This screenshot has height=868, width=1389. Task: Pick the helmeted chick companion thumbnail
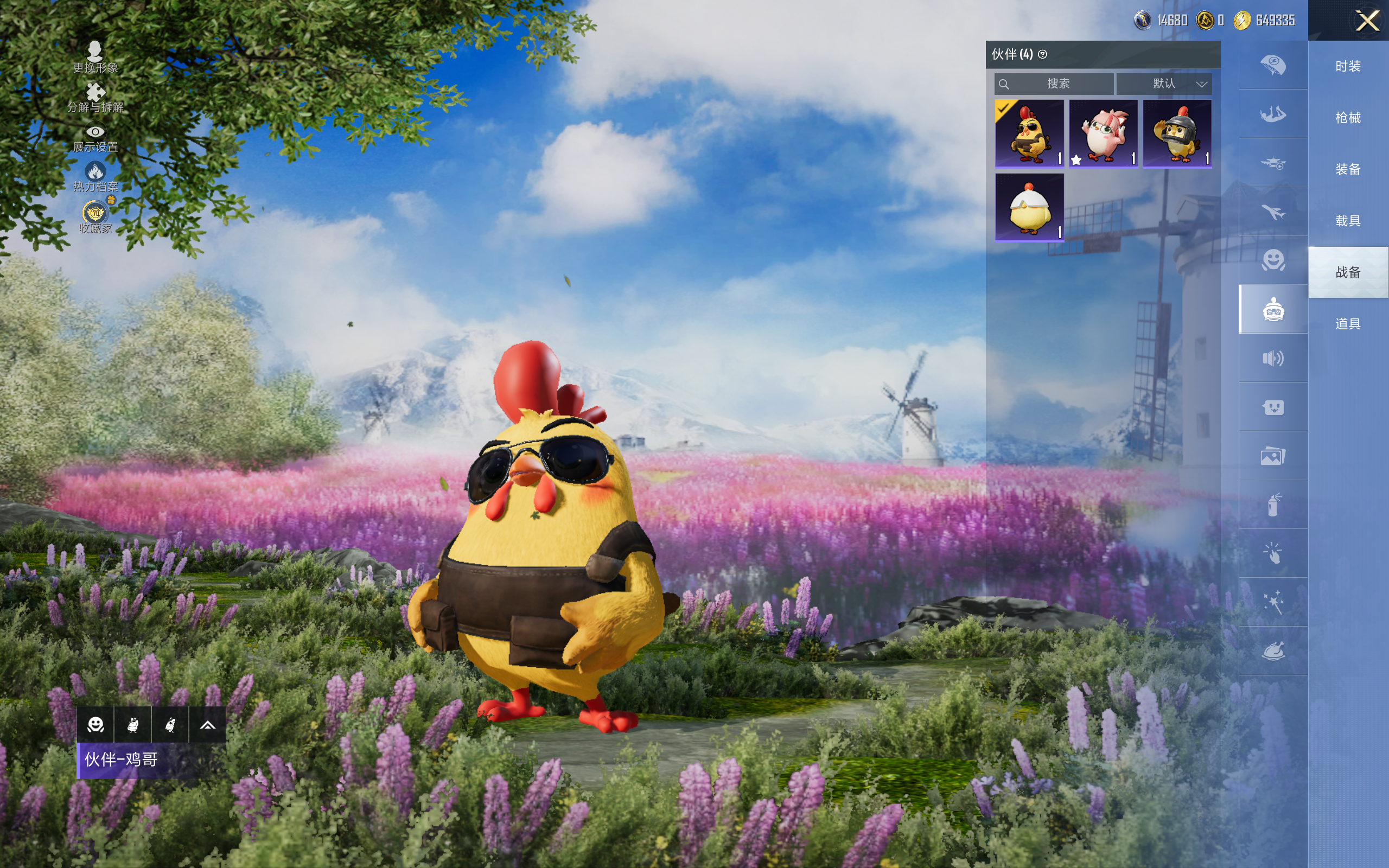pyautogui.click(x=1177, y=133)
